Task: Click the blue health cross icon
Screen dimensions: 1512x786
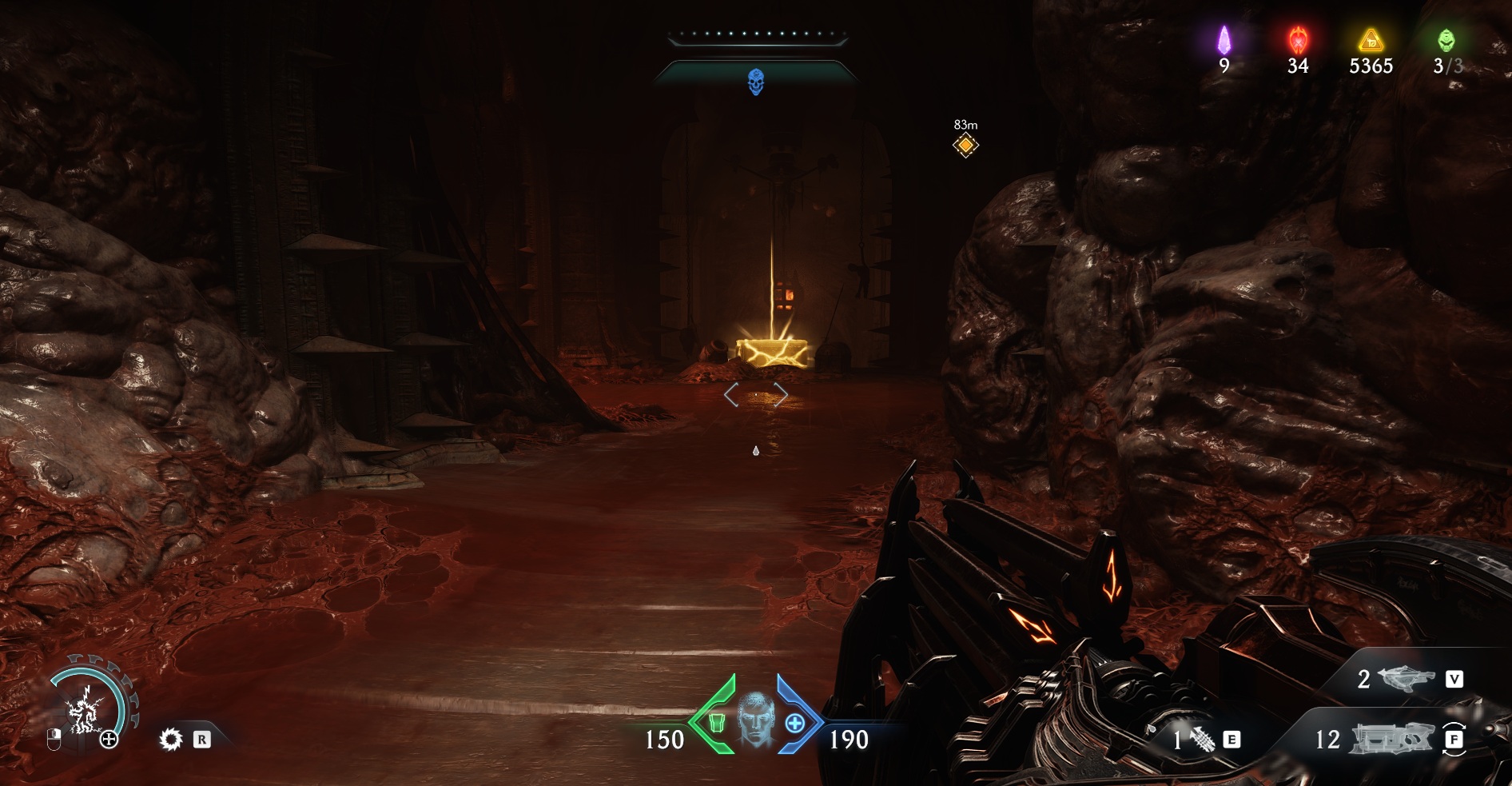Action: coord(795,724)
